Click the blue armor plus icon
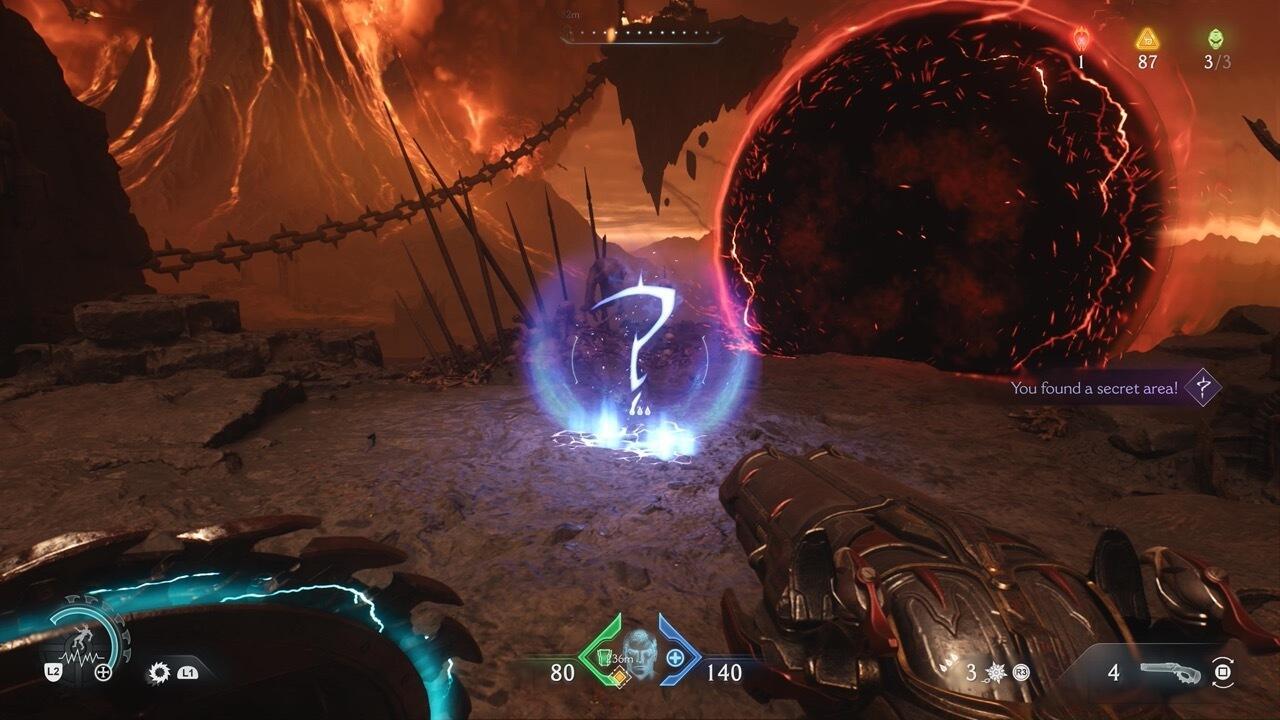The width and height of the screenshot is (1280, 720). click(675, 658)
